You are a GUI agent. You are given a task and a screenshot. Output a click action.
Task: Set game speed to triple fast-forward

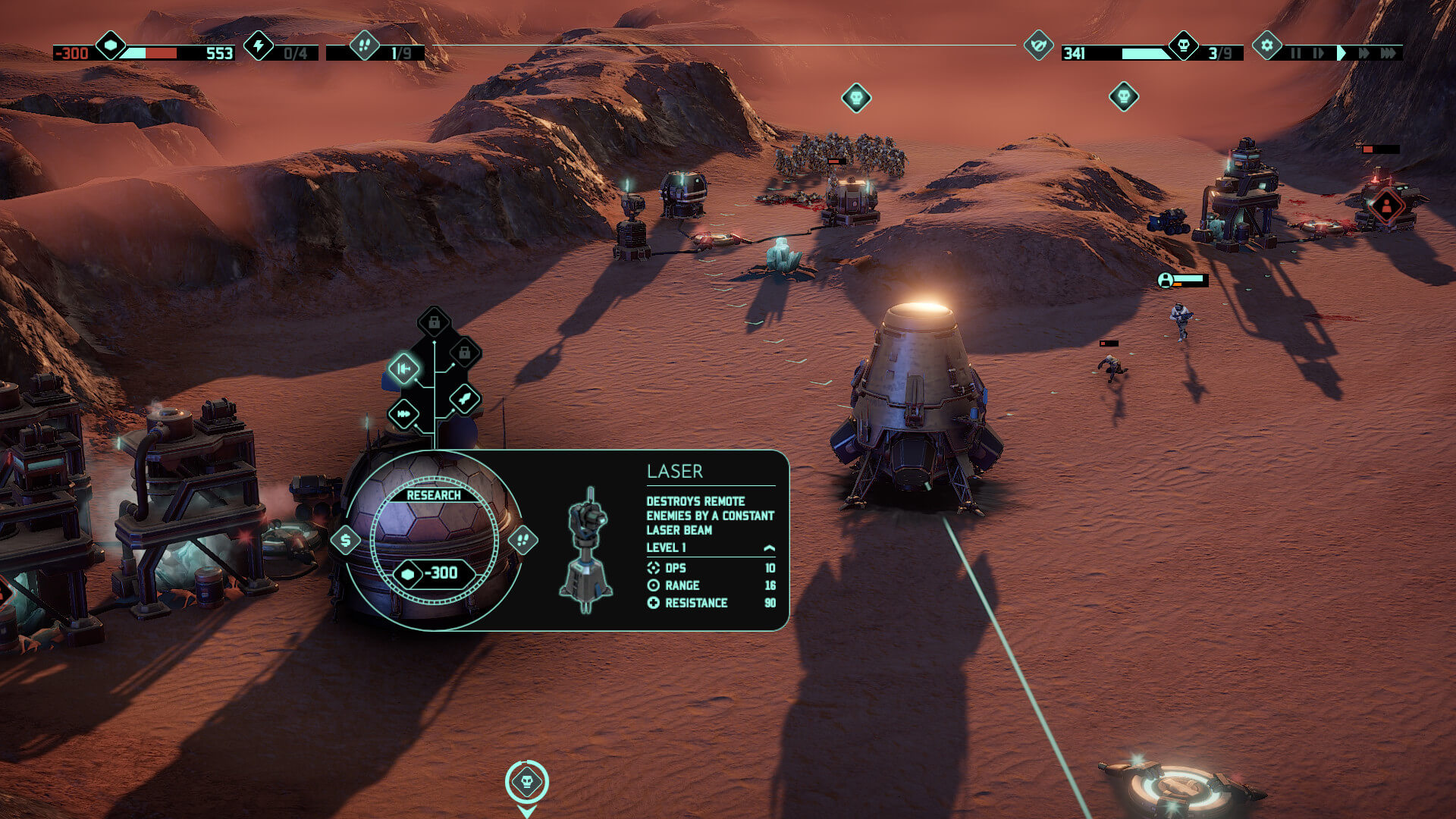1389,53
